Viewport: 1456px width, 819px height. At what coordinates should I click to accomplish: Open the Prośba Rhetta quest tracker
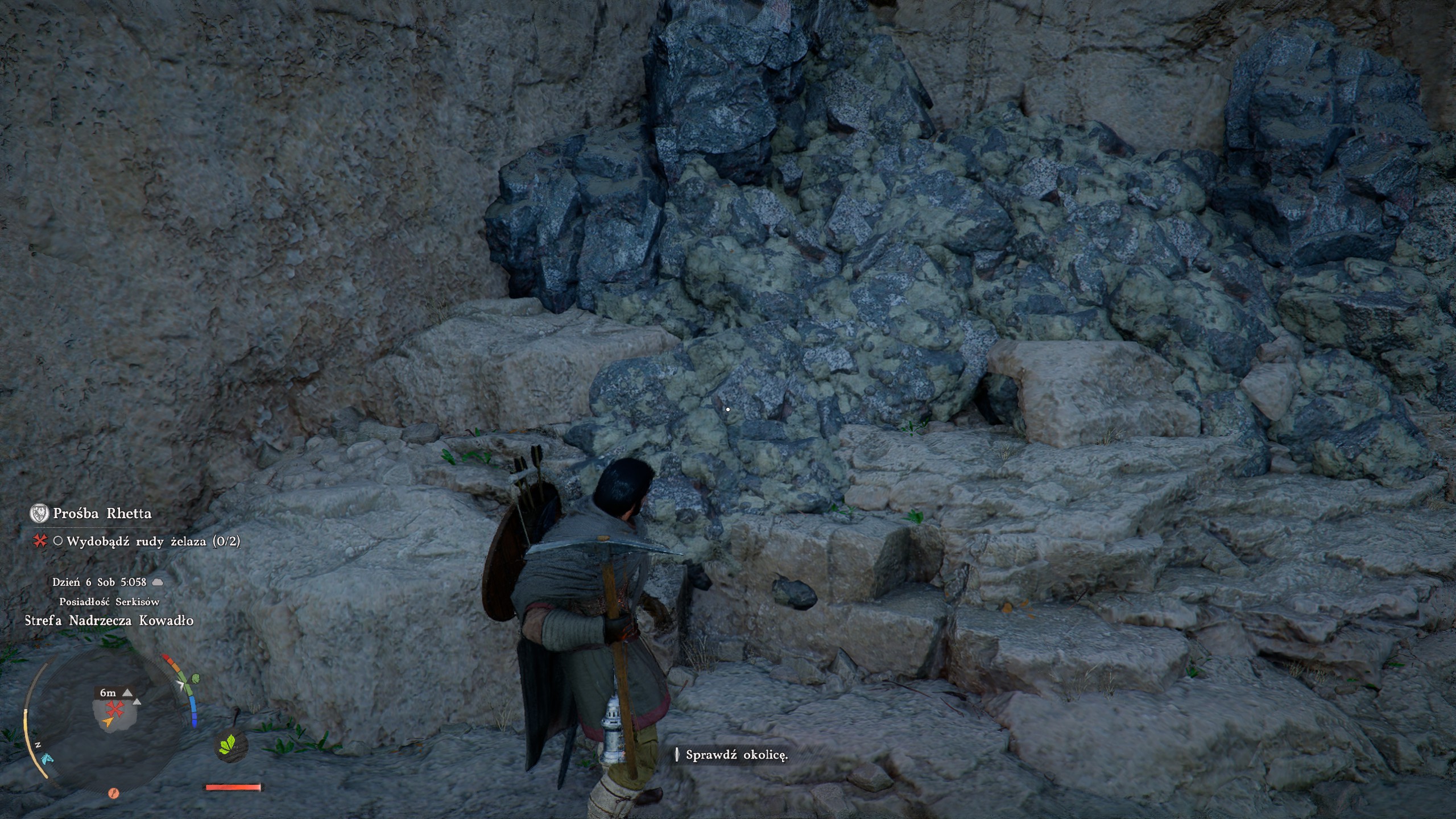pos(102,514)
